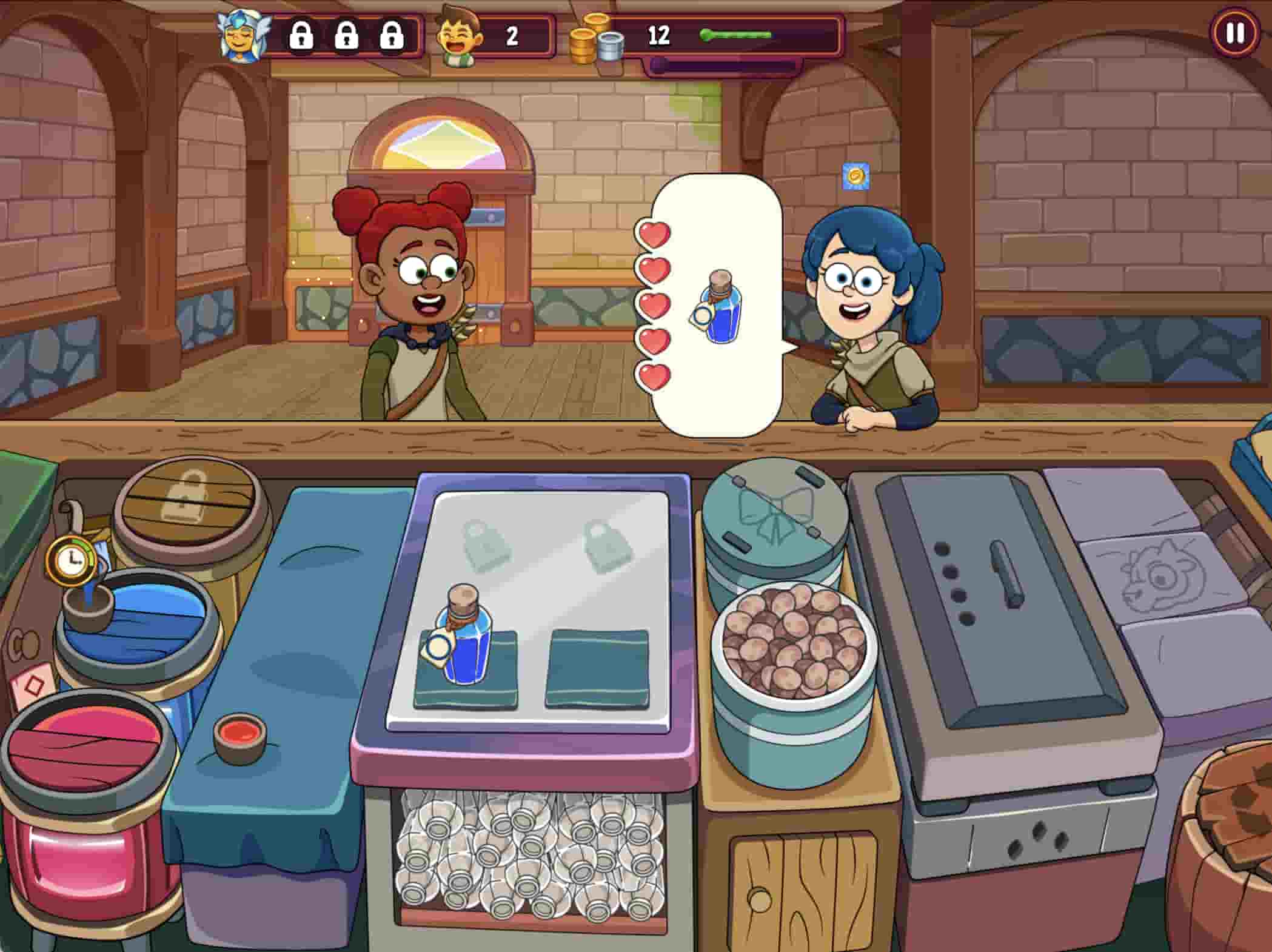Viewport: 1272px width, 952px height.
Task: Pause the game with the pause button
Action: 1235,33
